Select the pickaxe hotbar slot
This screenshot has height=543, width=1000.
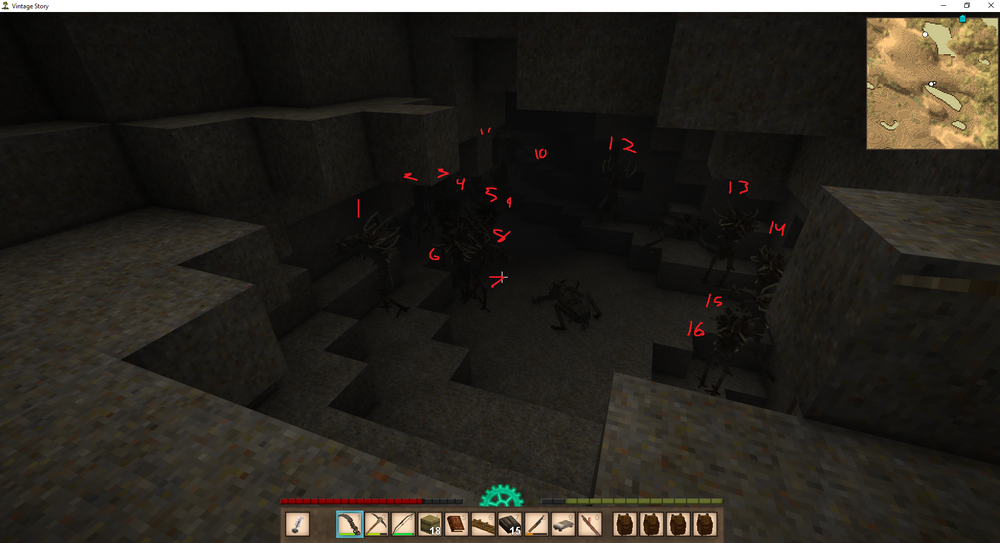tap(377, 524)
